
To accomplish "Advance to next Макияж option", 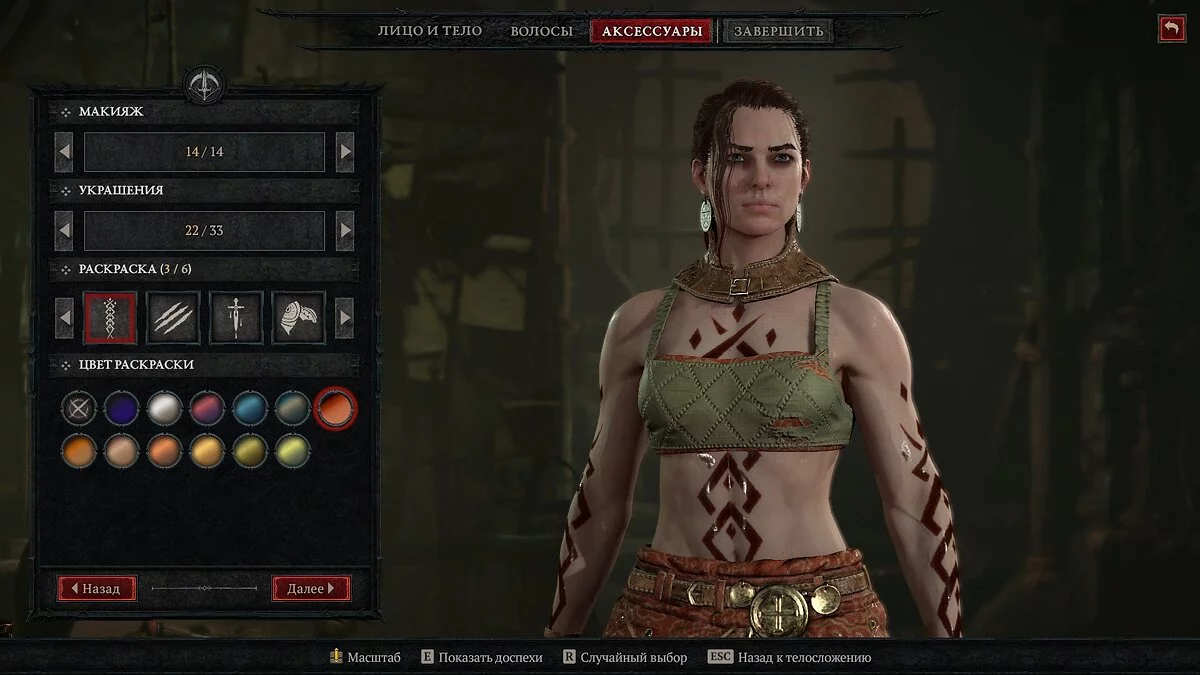I will (345, 152).
